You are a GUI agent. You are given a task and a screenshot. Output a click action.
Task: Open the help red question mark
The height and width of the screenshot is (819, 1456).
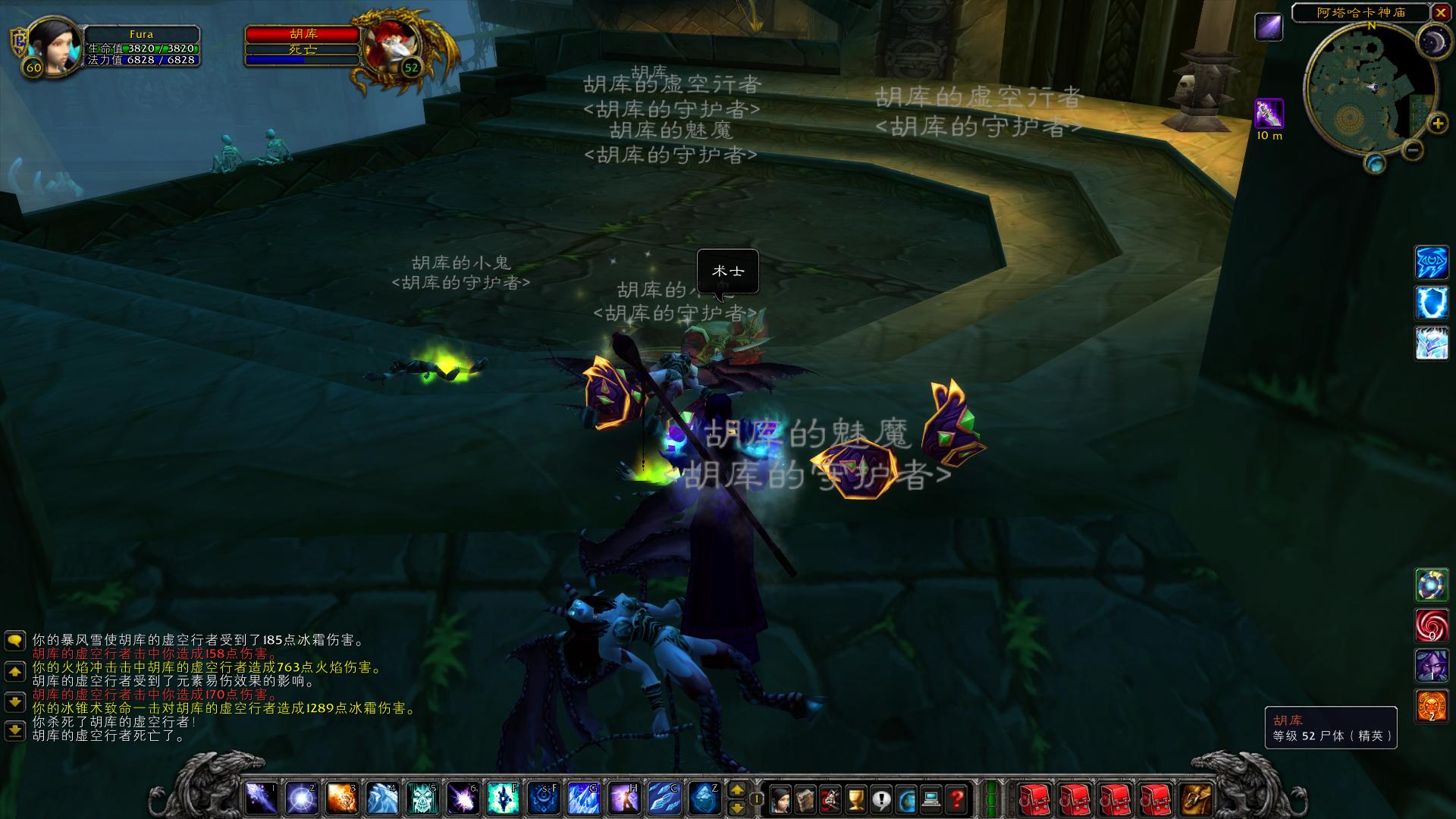[x=957, y=798]
